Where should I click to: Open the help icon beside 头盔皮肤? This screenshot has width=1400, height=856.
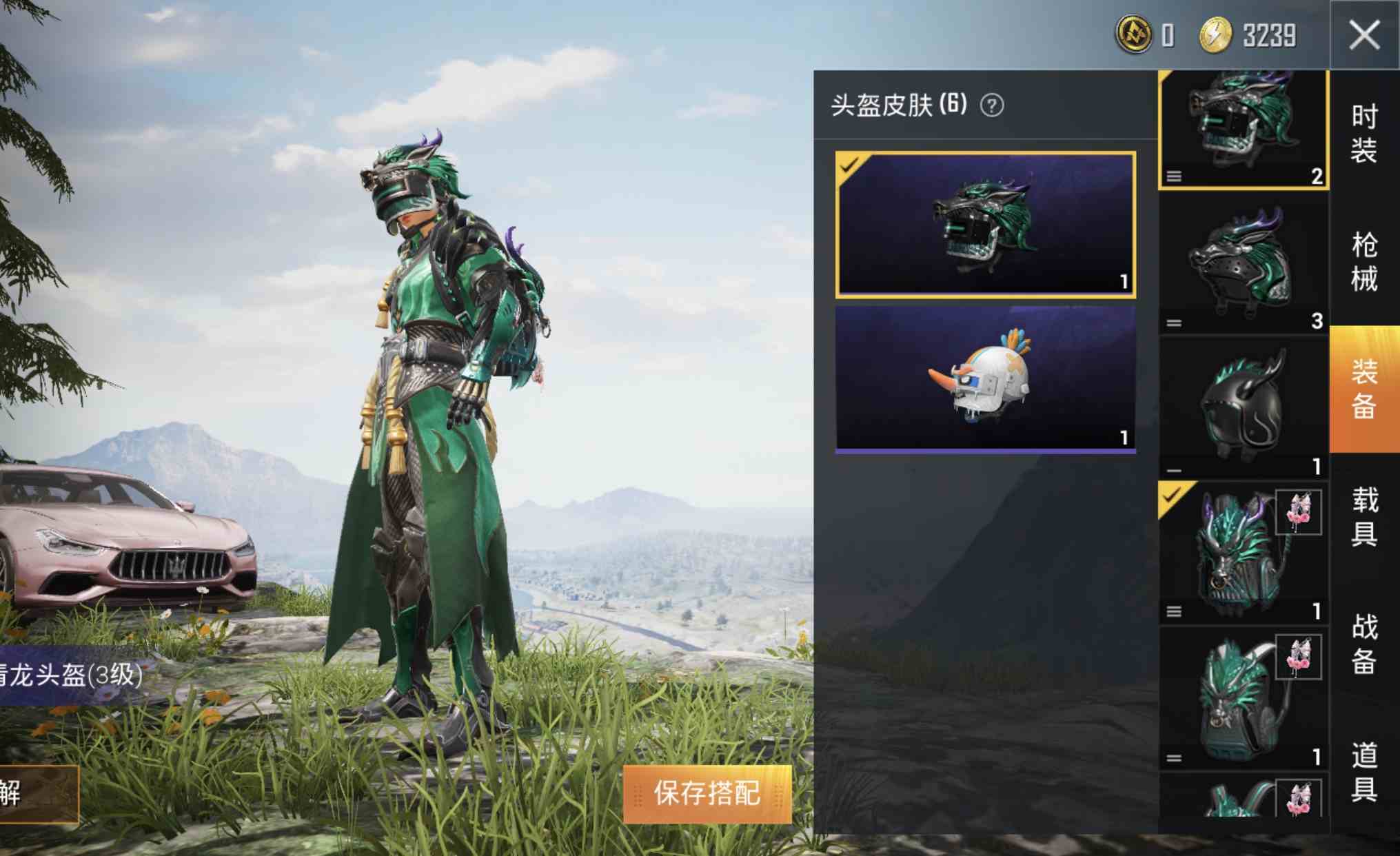pos(992,105)
